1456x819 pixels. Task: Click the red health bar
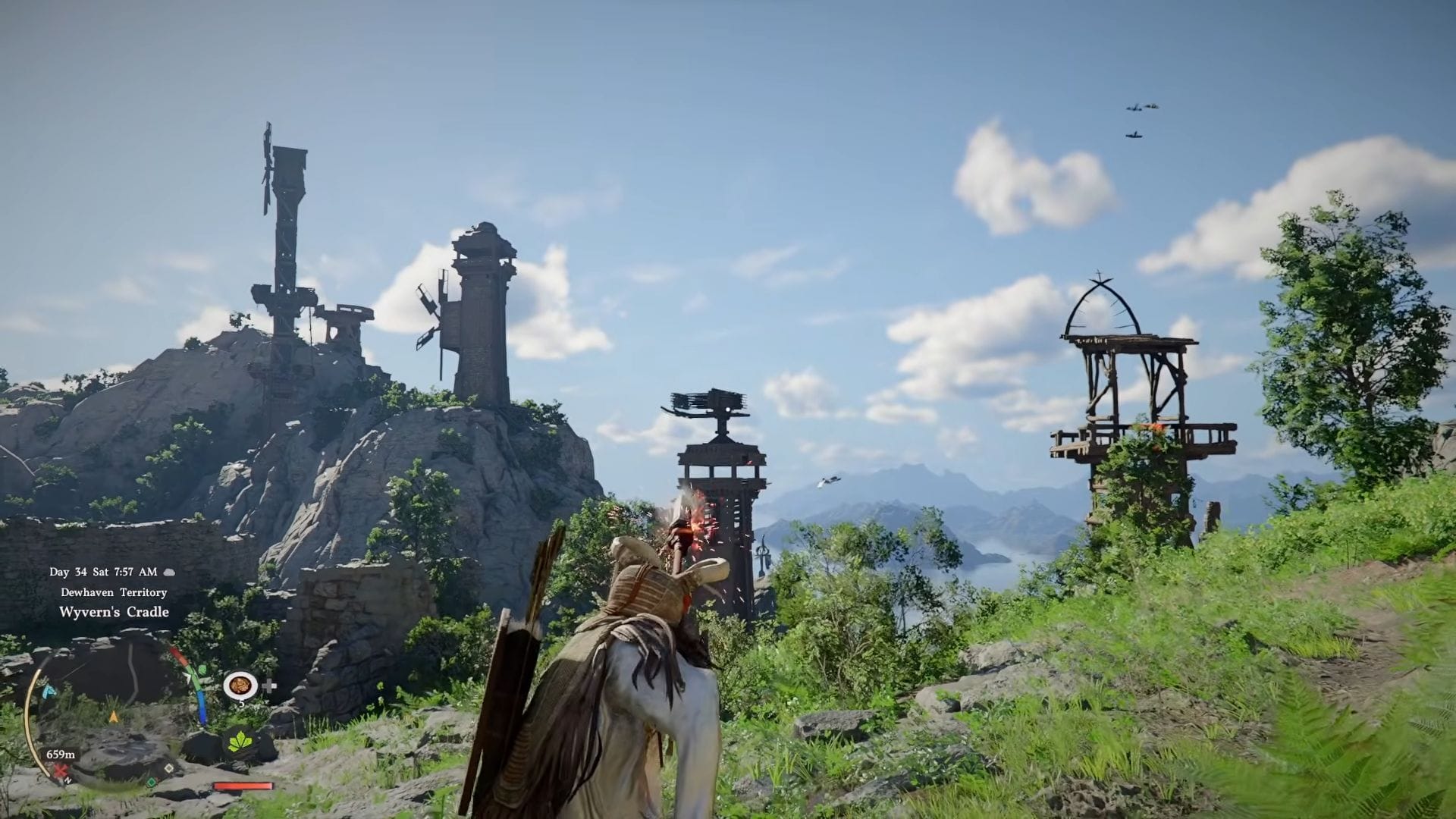242,786
